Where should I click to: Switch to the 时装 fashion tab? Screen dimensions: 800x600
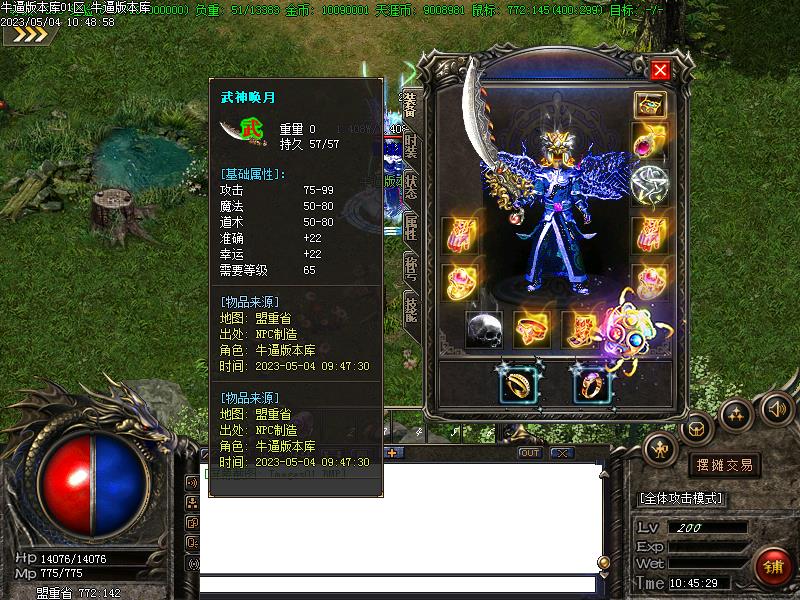(410, 149)
